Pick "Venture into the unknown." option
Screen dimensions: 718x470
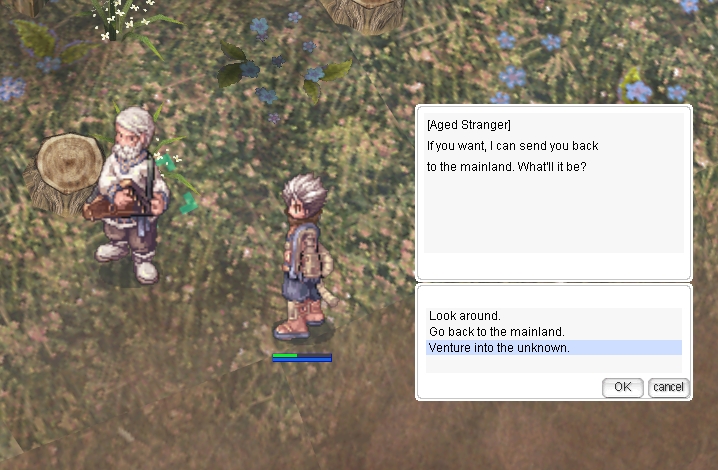499,348
